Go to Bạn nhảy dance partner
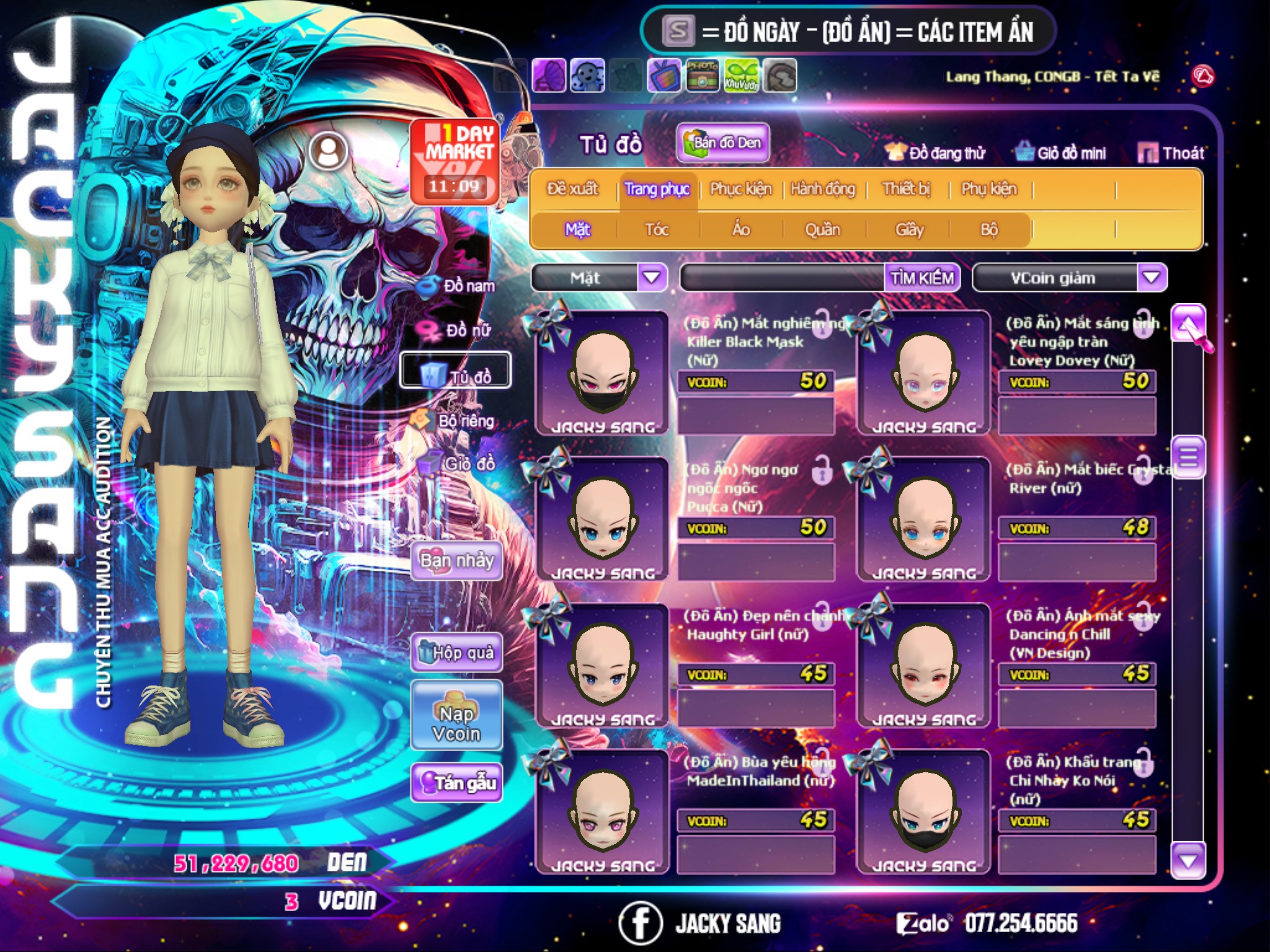The width and height of the screenshot is (1270, 952). point(456,561)
